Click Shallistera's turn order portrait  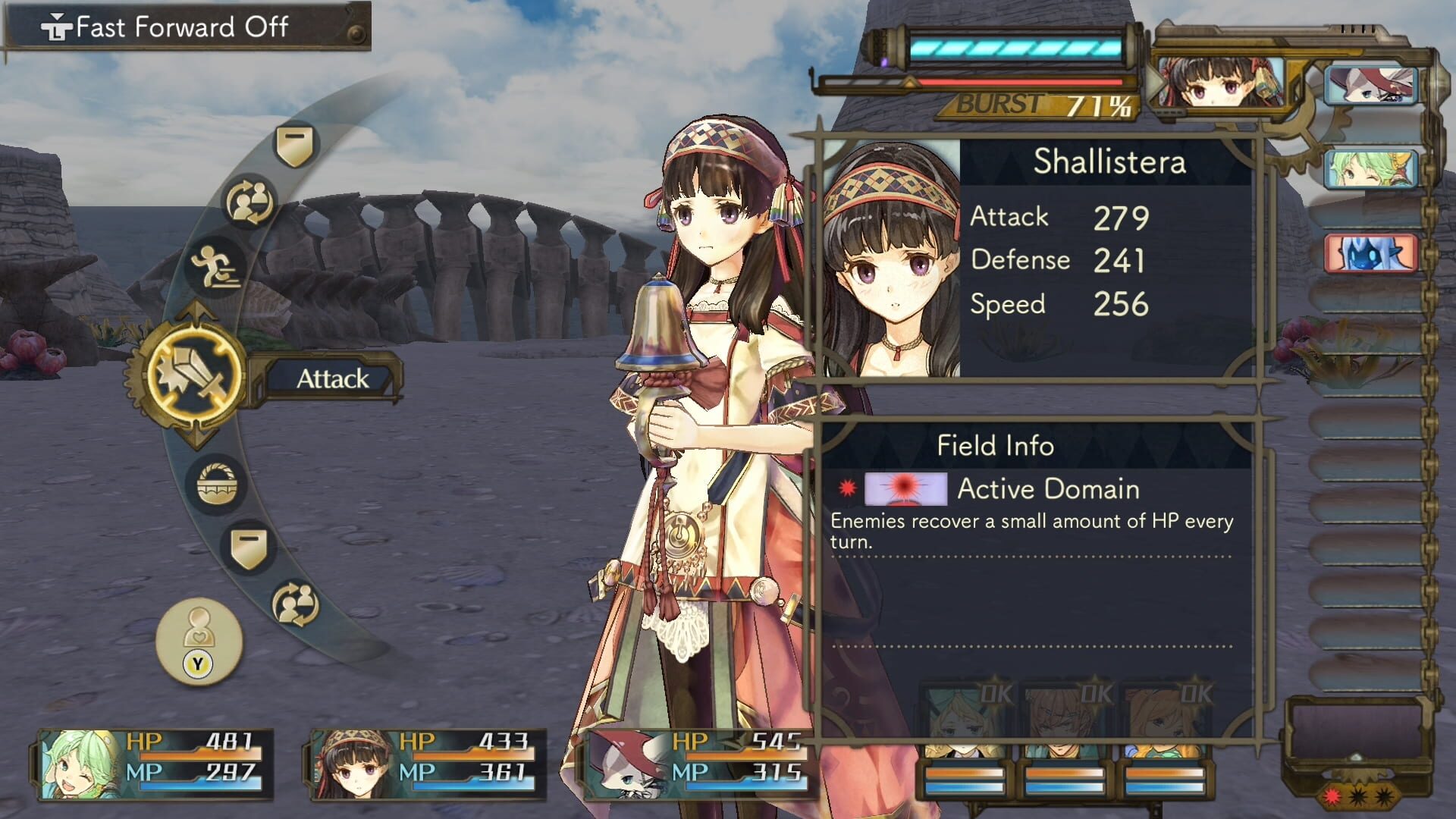[1218, 83]
